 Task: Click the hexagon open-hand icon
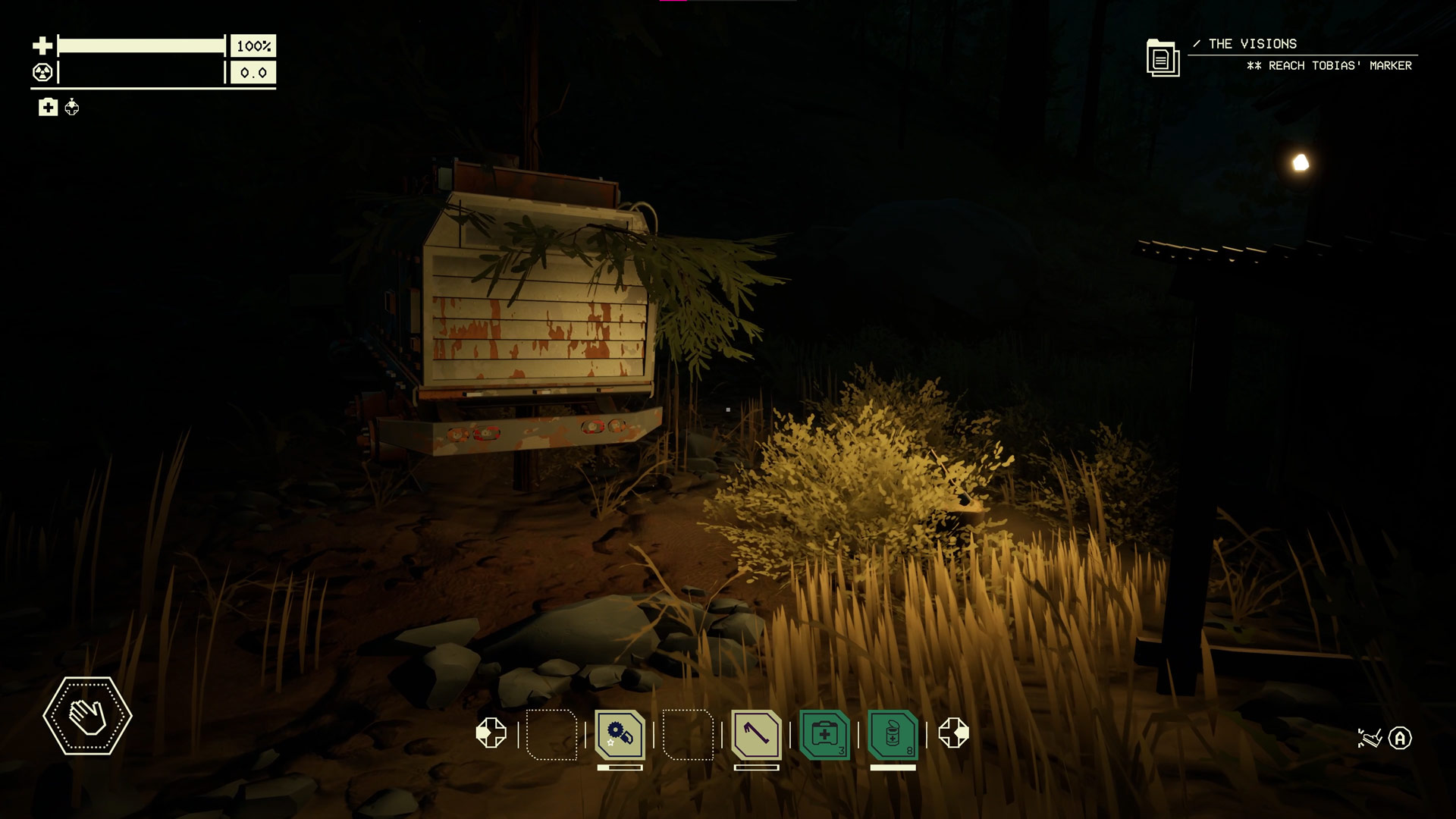pos(87,716)
